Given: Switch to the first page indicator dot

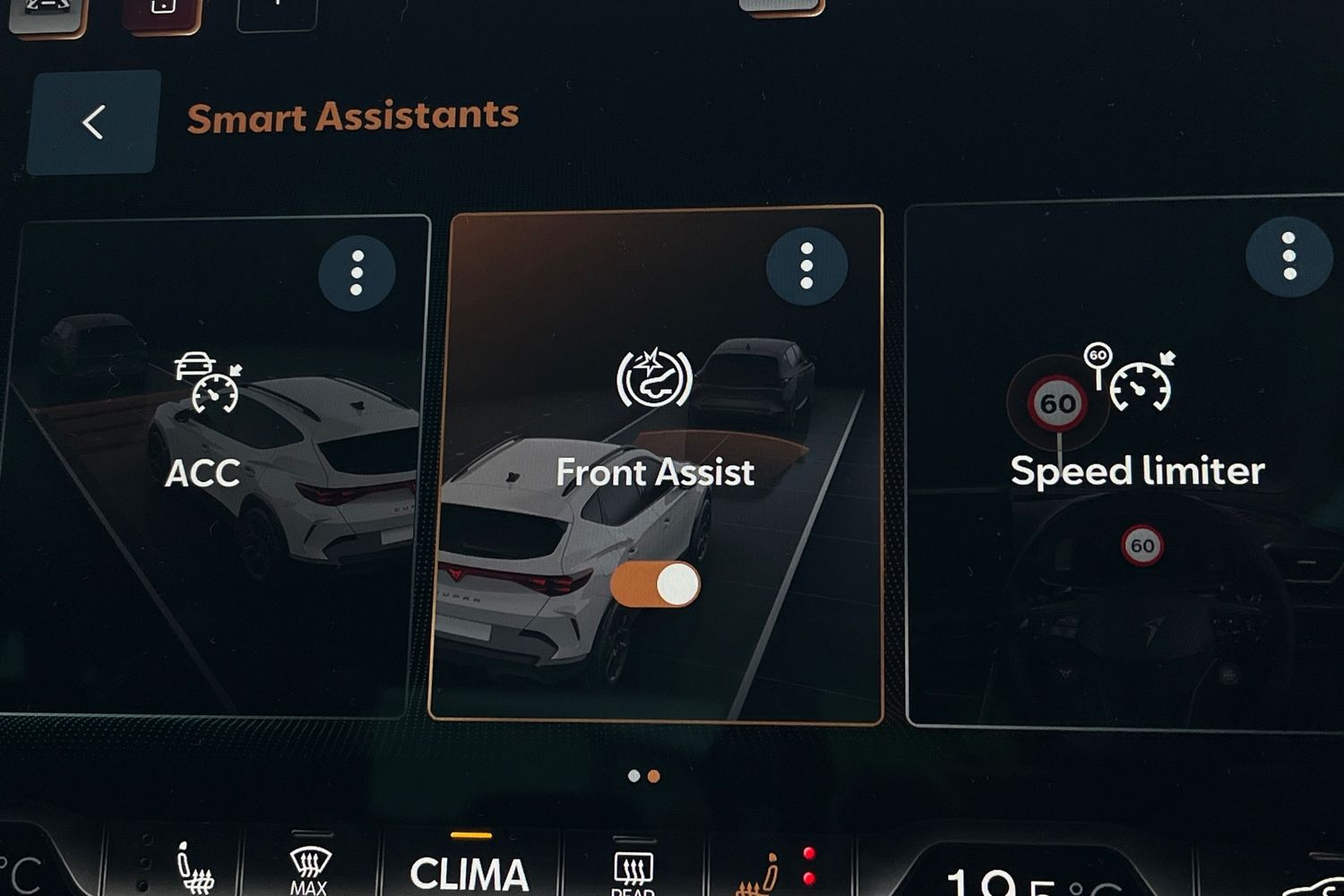Looking at the screenshot, I should (634, 776).
